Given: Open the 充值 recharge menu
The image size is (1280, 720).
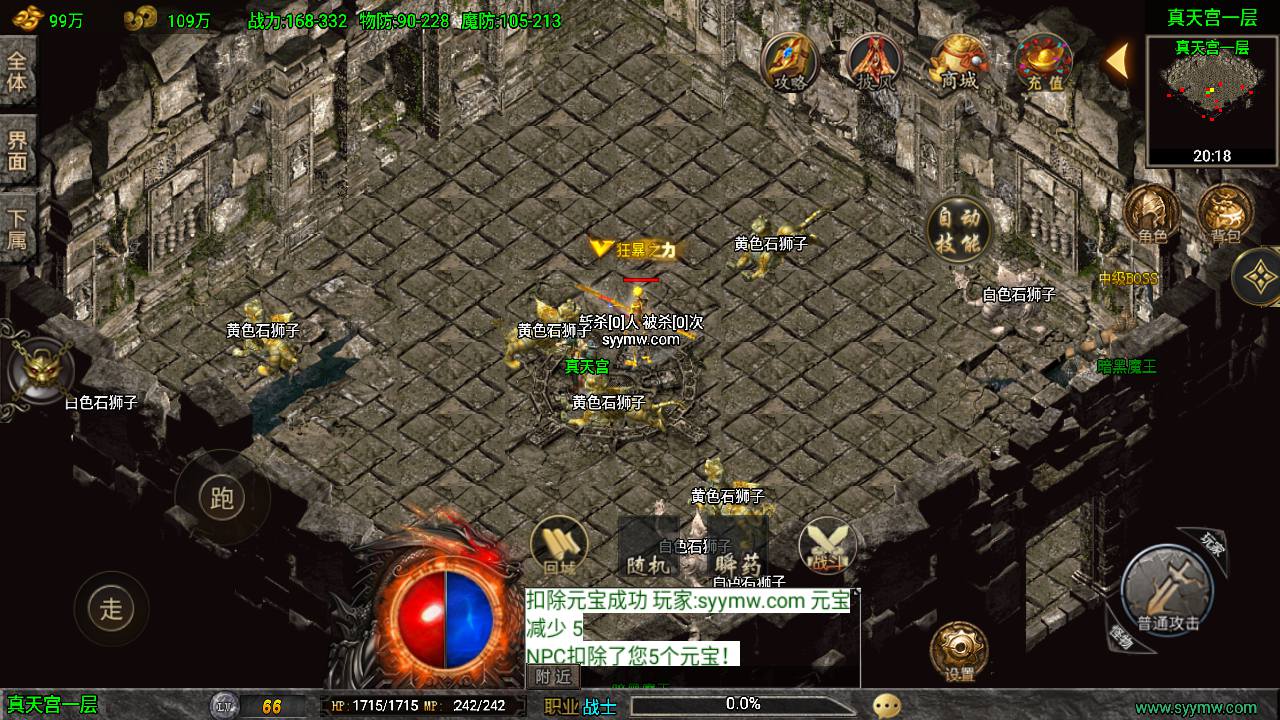Looking at the screenshot, I should tap(1044, 63).
